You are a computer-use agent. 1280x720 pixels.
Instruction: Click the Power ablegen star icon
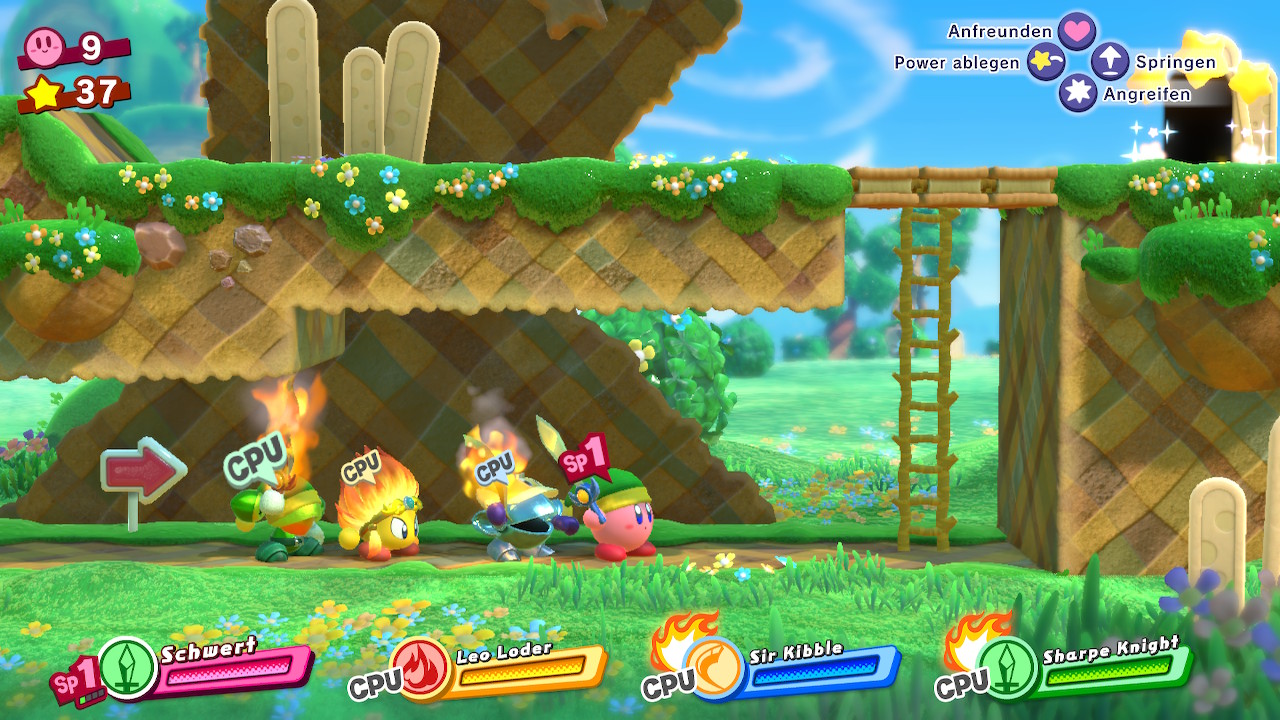[x=1046, y=63]
